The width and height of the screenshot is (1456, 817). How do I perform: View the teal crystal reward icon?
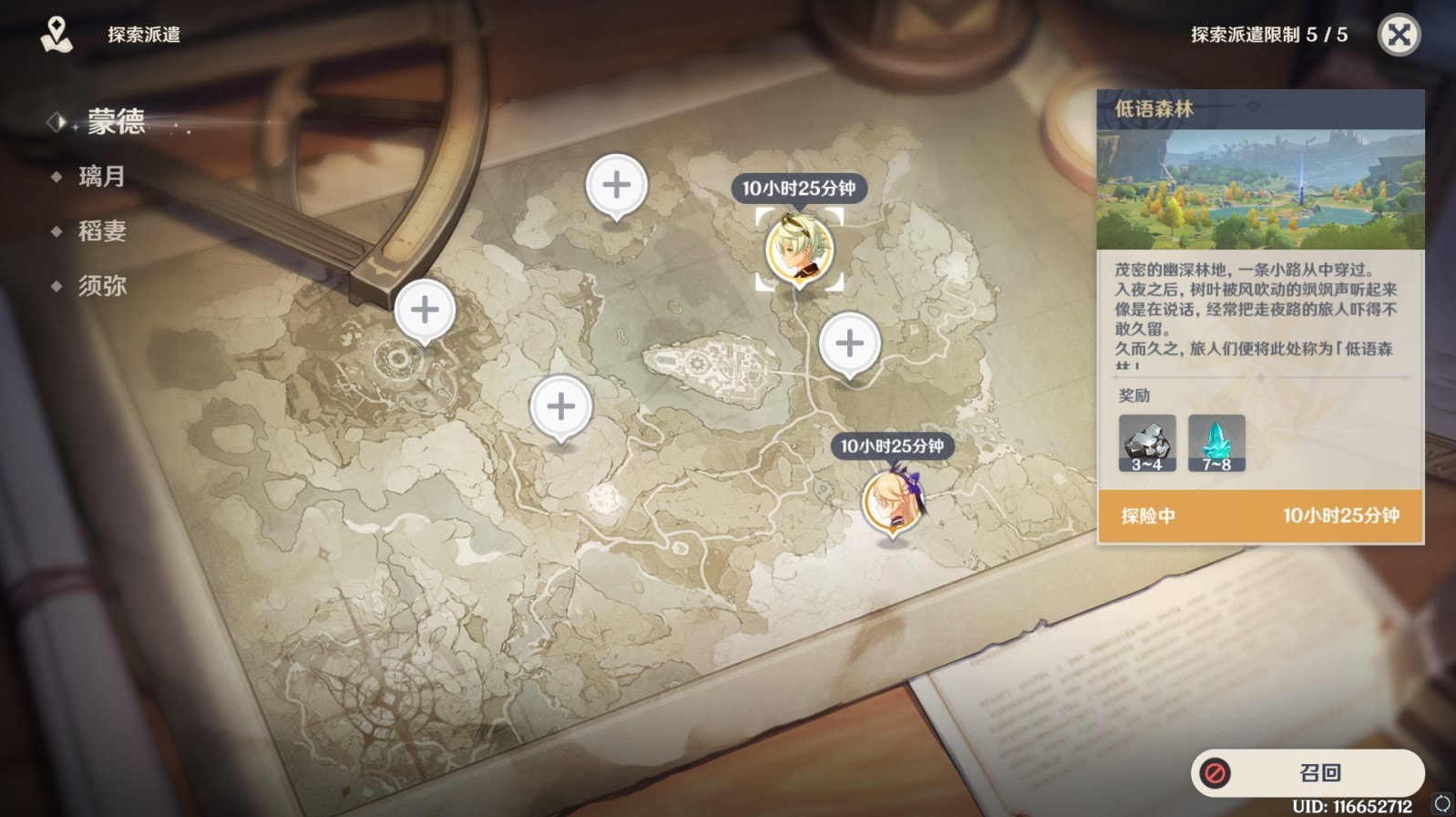tap(1216, 443)
